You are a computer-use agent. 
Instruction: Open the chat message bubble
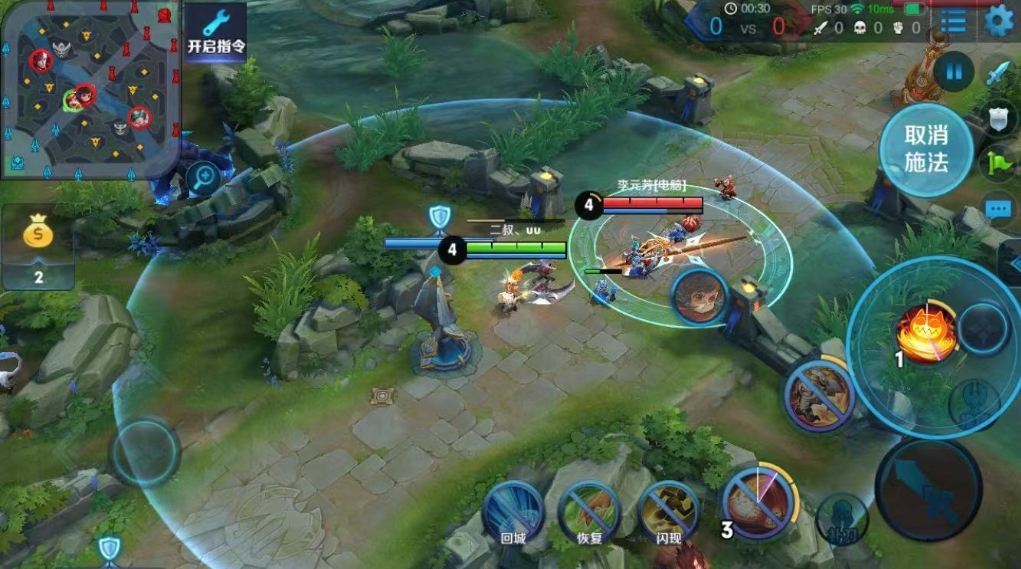pos(998,208)
